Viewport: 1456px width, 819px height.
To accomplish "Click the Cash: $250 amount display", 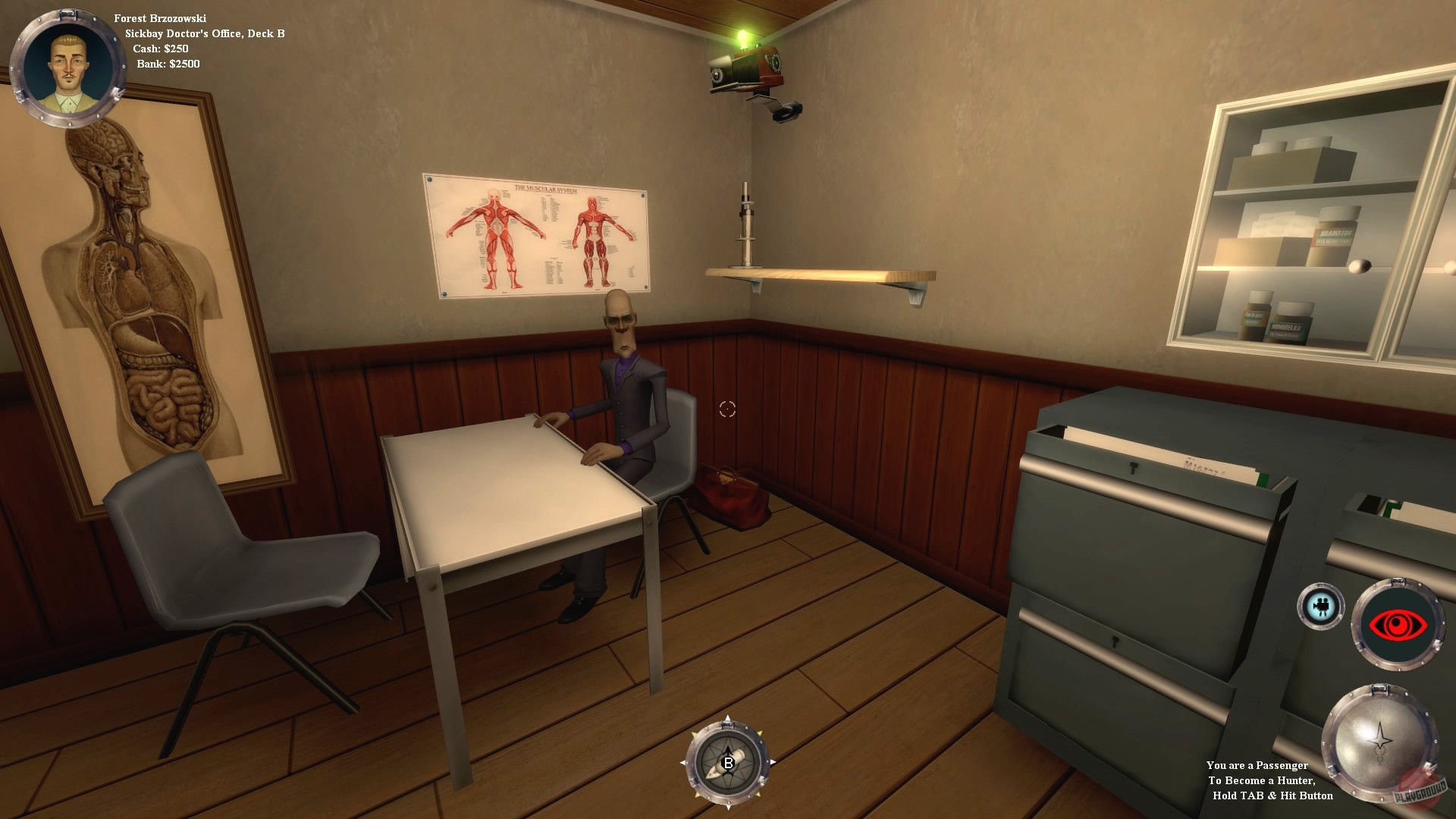I will 161,47.
